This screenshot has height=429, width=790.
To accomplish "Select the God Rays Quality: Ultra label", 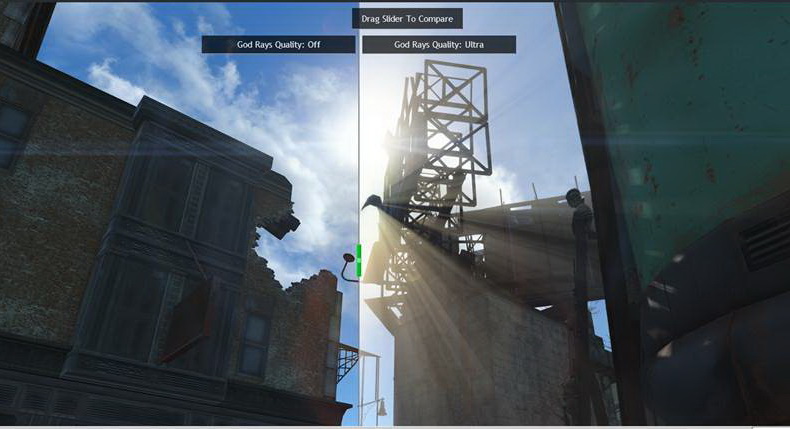I will [x=439, y=45].
